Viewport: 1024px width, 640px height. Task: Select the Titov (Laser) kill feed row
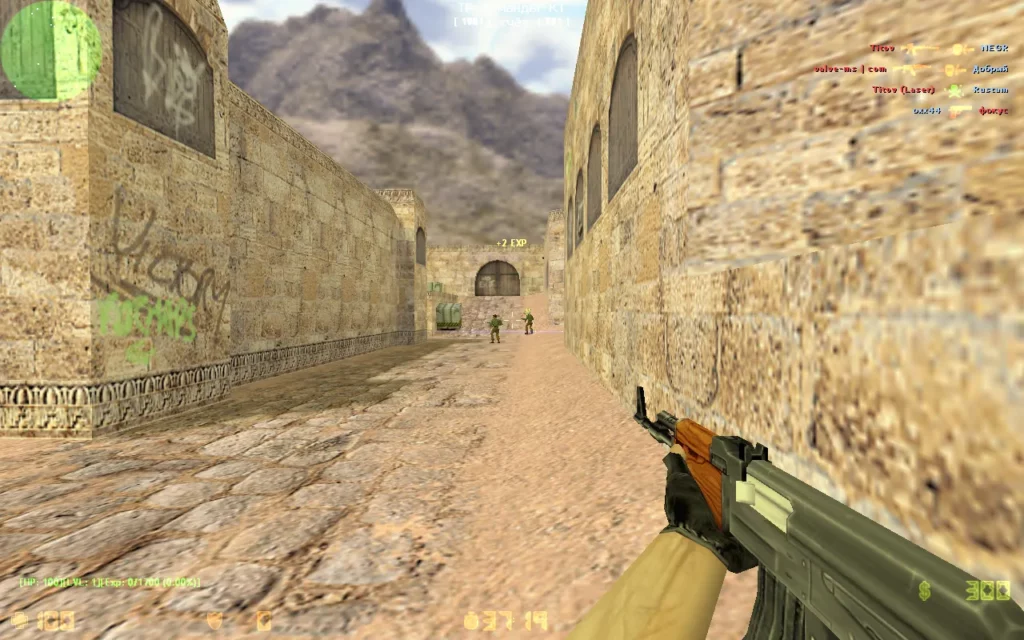[937, 90]
